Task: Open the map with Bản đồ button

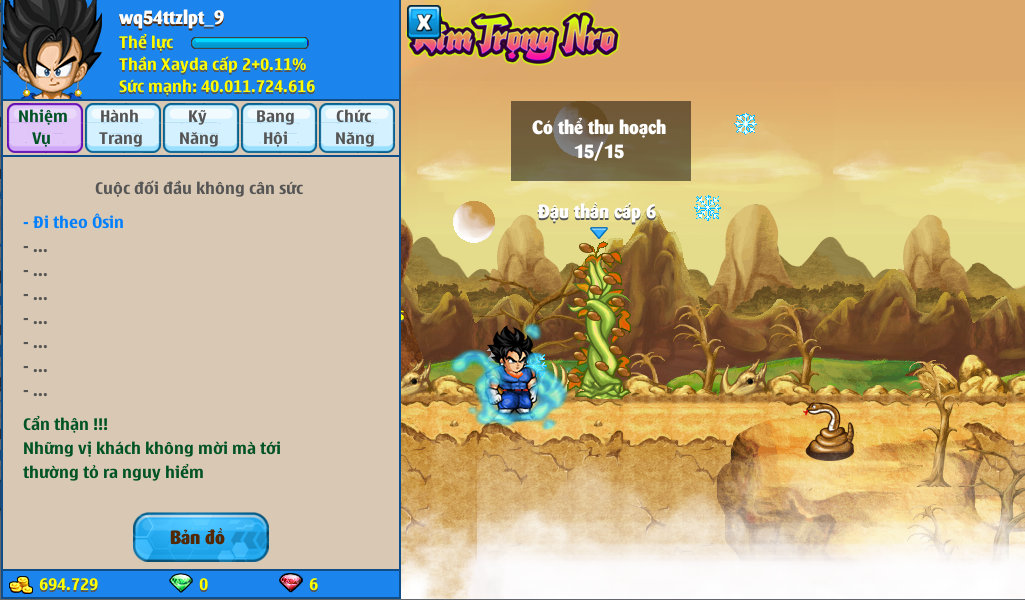Action: click(200, 537)
